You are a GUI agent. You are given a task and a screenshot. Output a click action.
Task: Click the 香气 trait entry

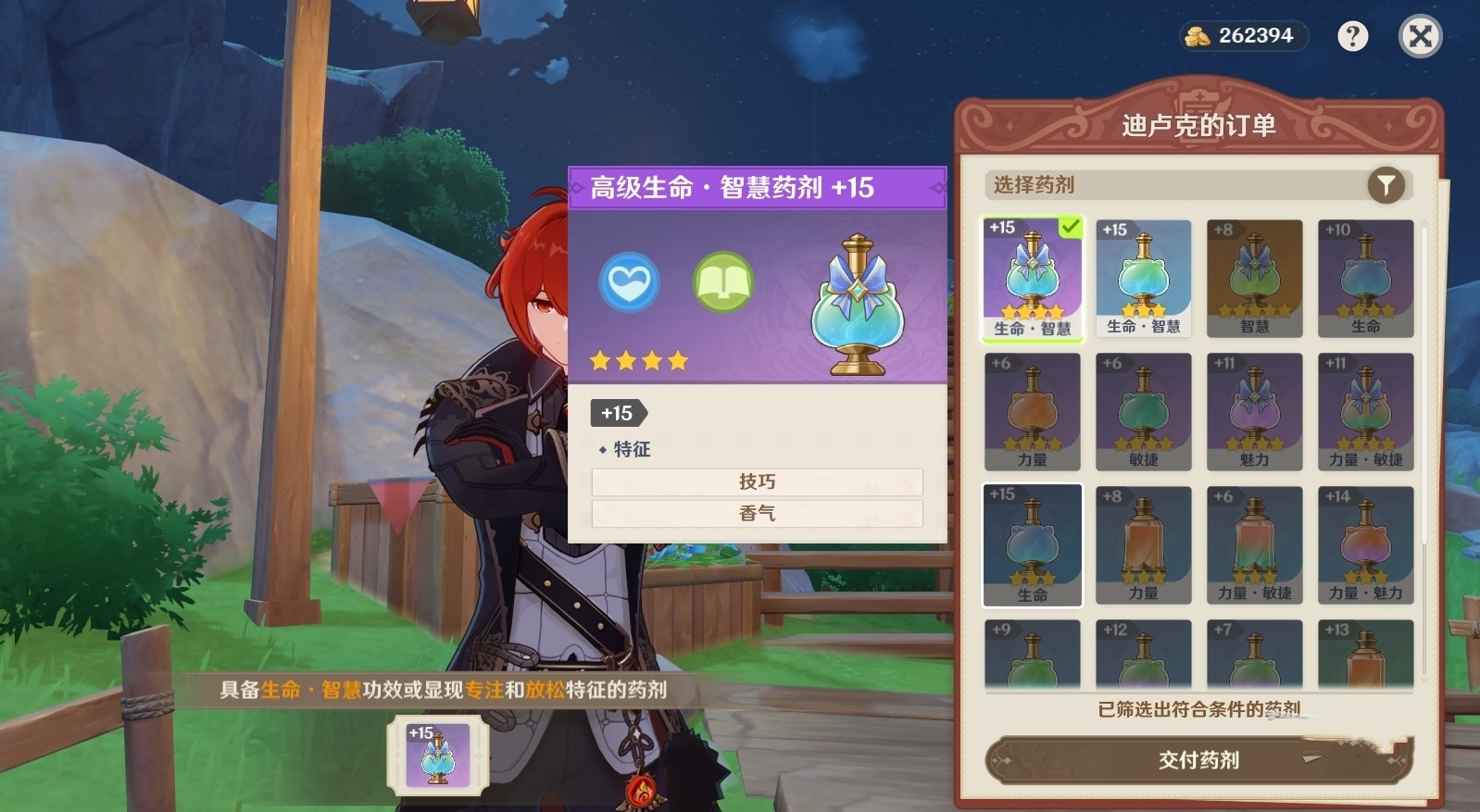coord(758,514)
